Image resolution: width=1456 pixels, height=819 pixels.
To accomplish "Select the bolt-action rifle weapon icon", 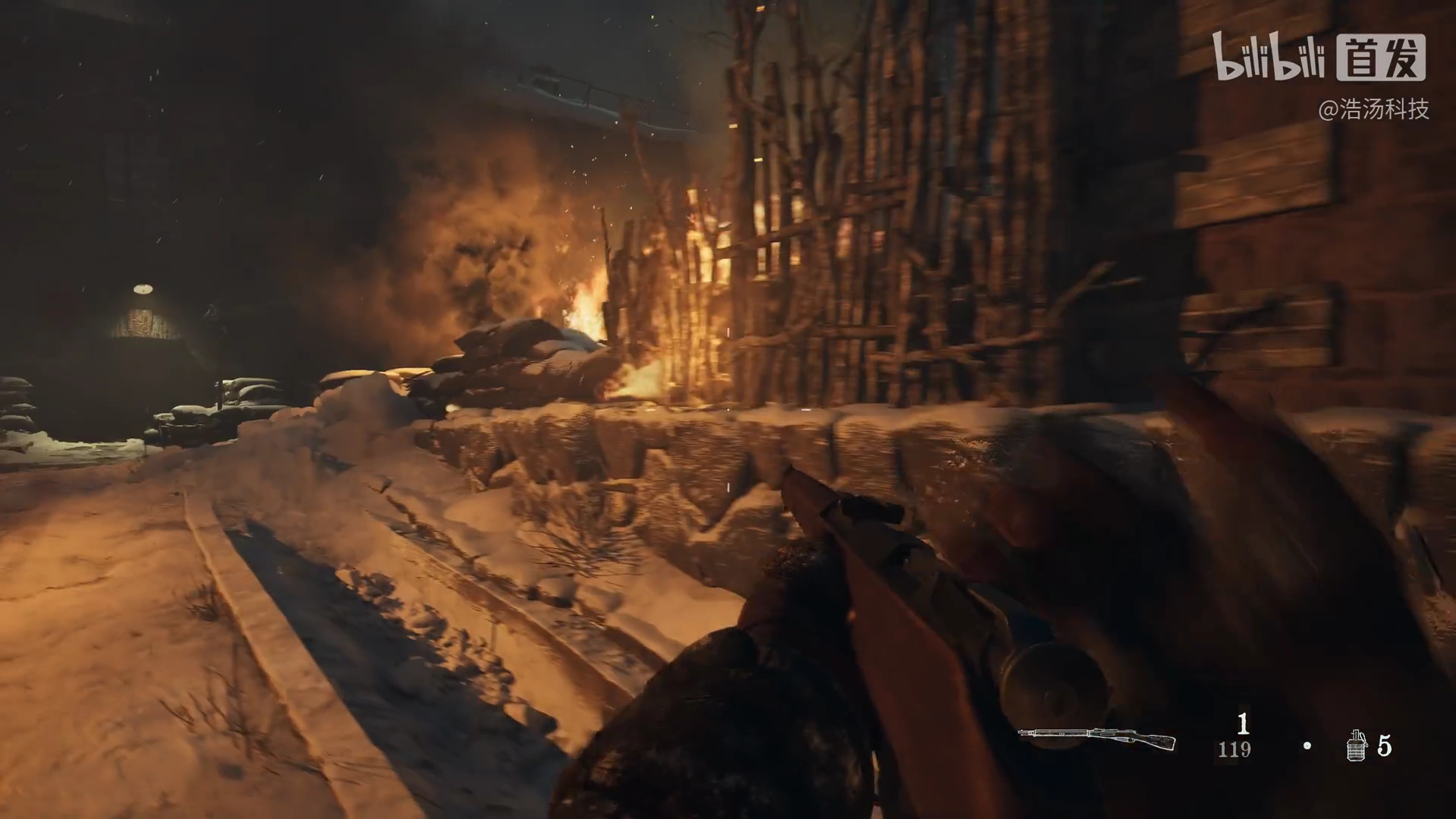I will click(1096, 737).
